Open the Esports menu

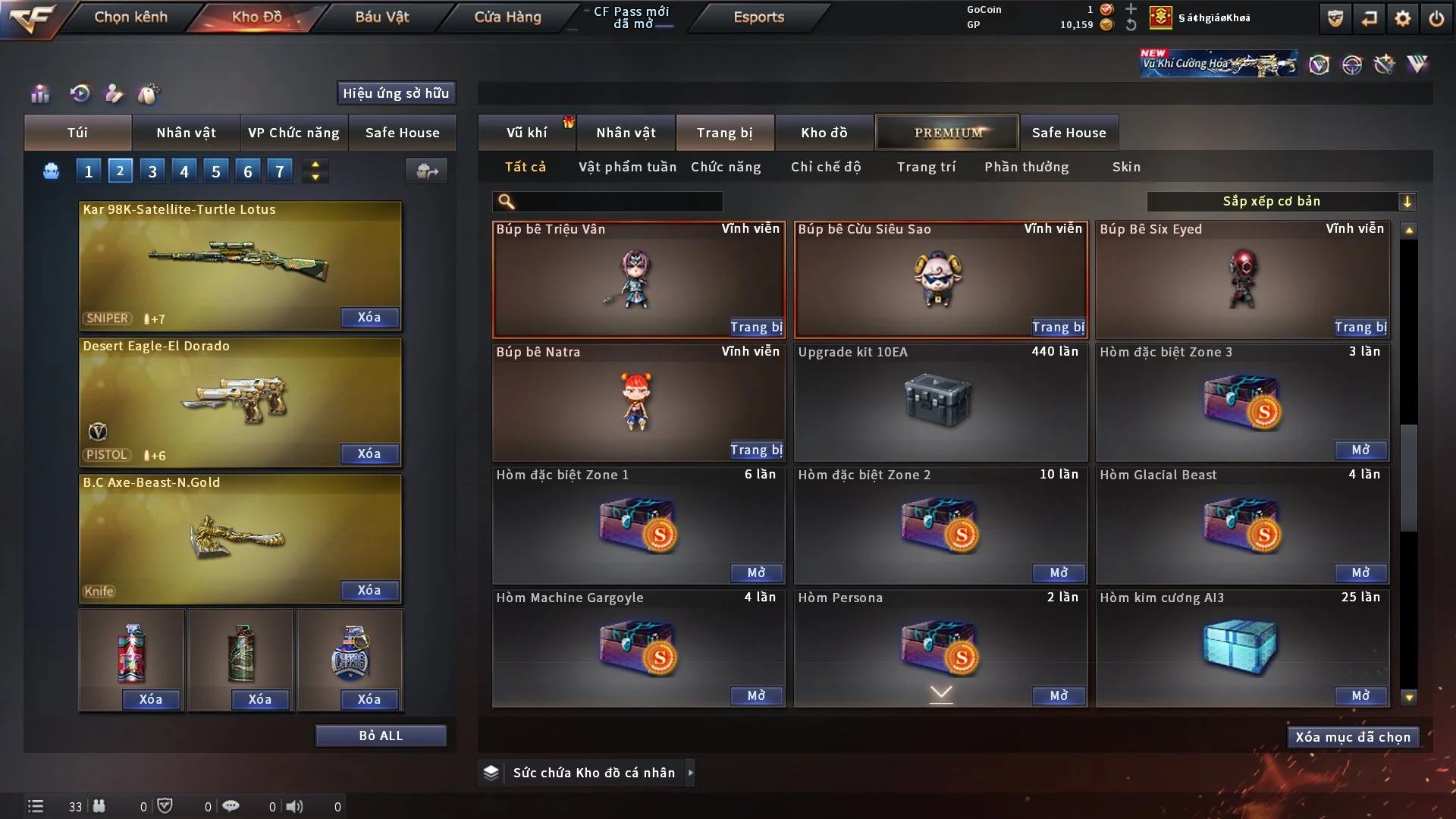click(x=758, y=17)
